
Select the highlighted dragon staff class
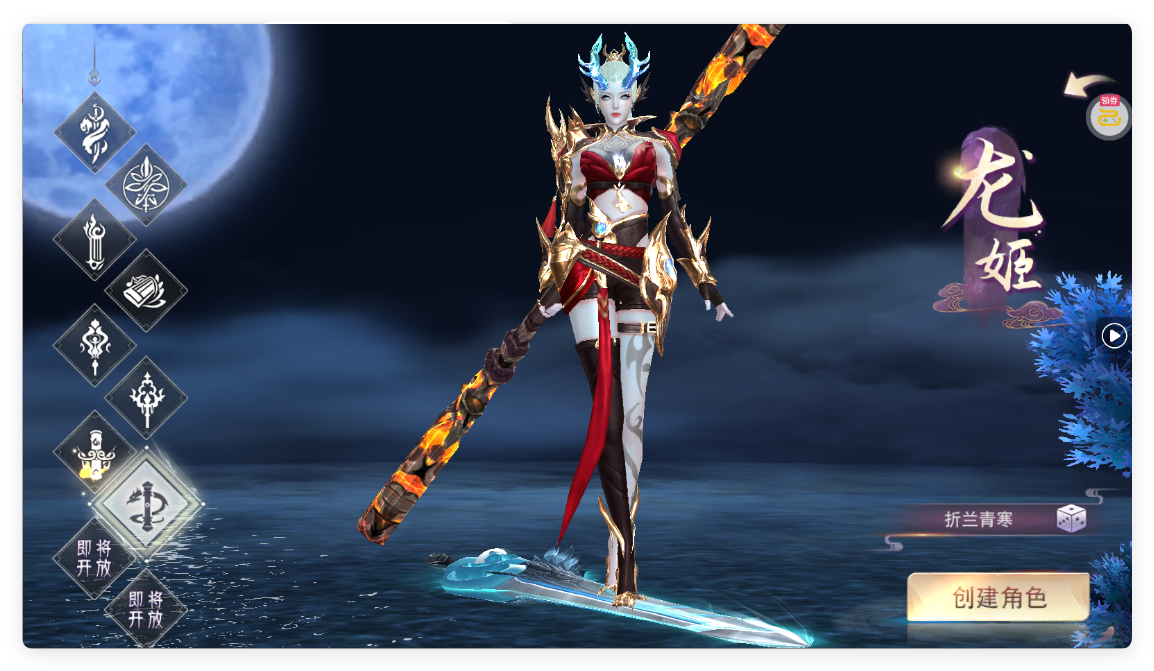click(x=146, y=505)
